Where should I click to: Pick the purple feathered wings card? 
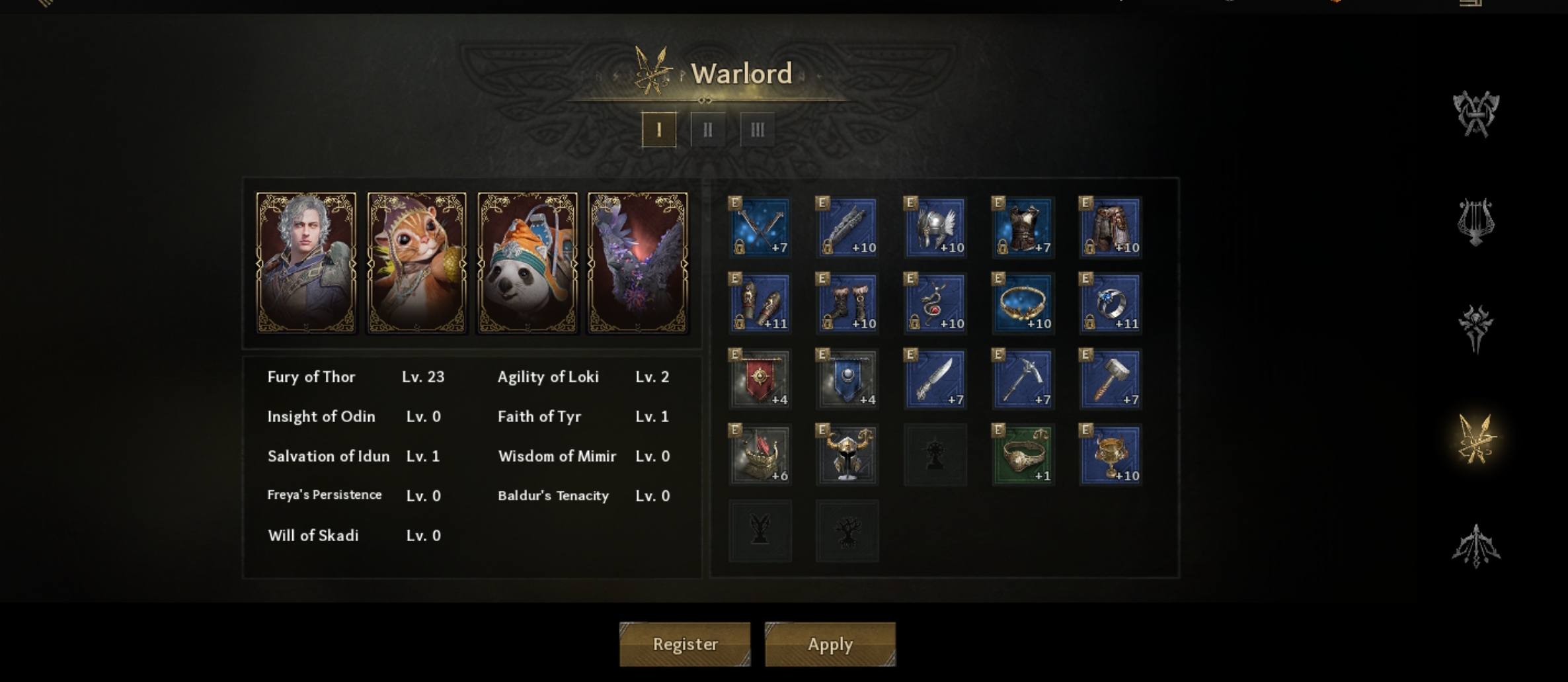[x=638, y=263]
